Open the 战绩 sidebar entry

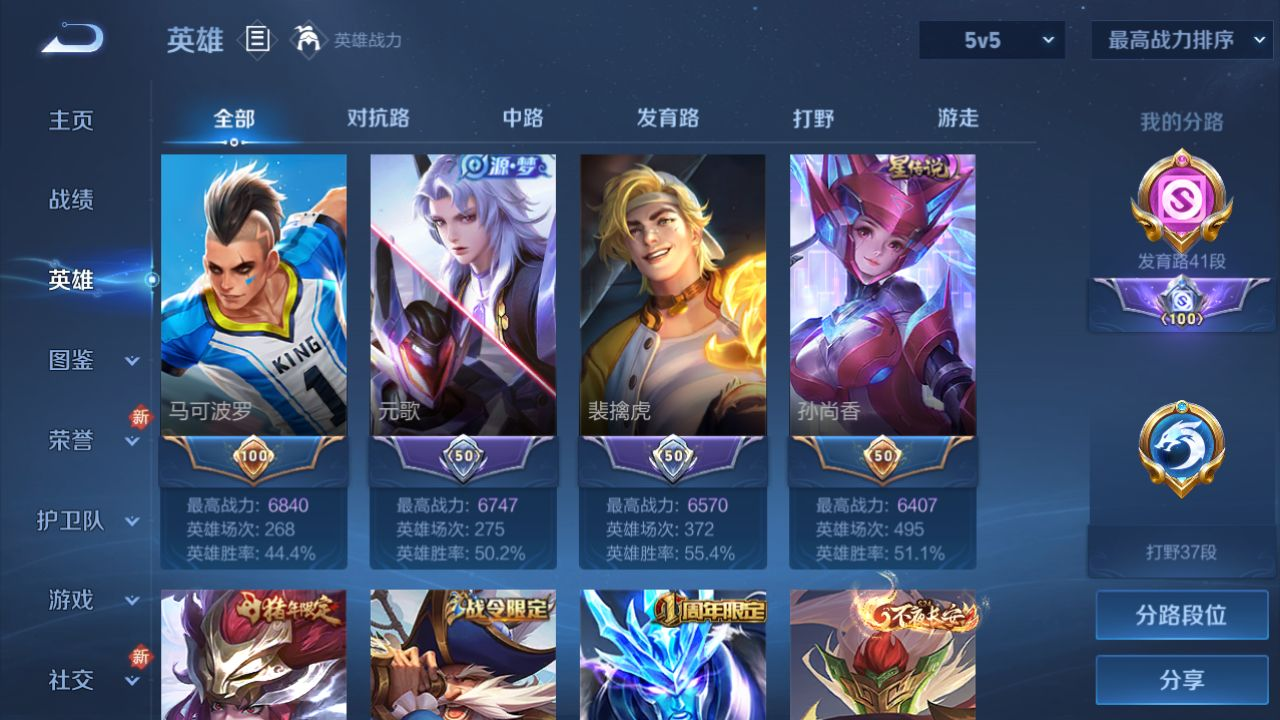71,200
